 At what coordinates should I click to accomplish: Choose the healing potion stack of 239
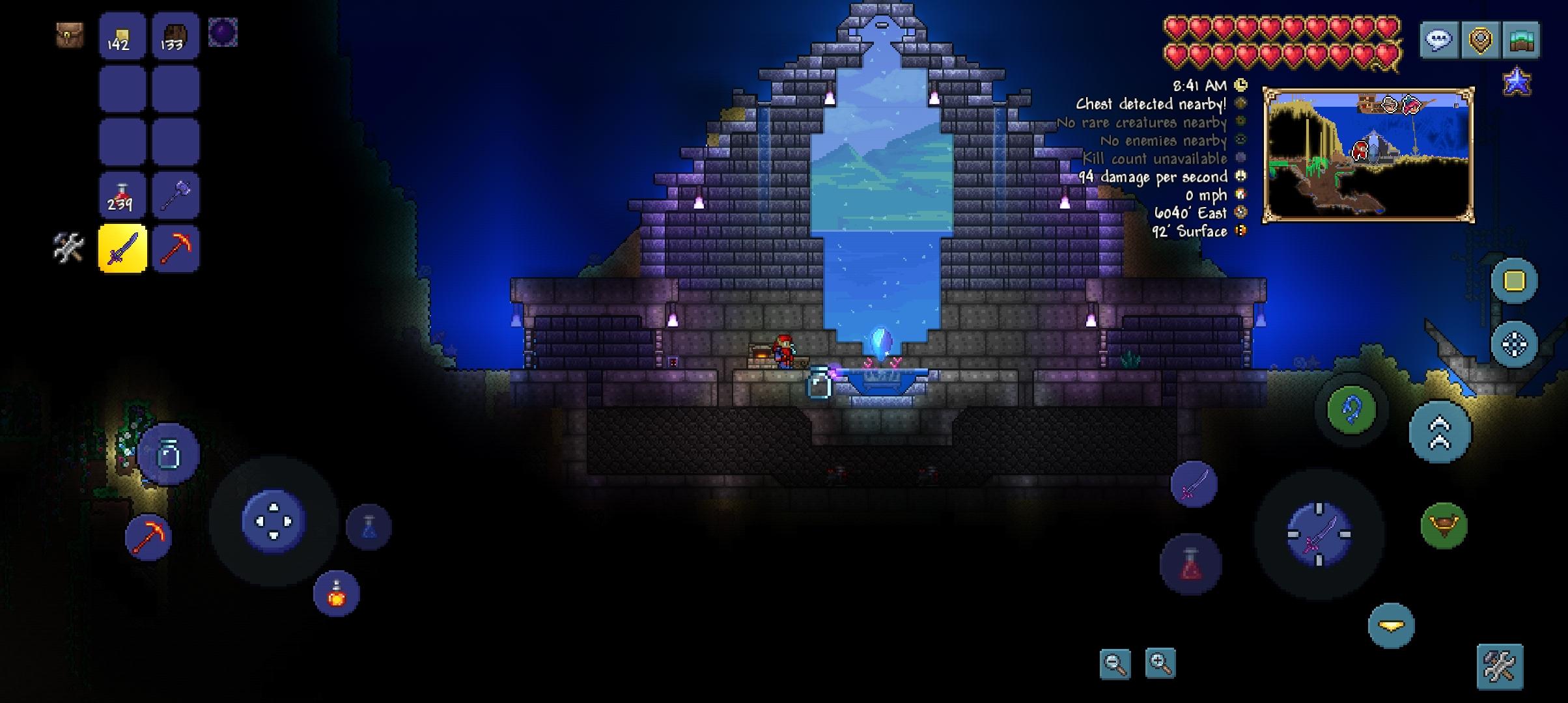(122, 195)
